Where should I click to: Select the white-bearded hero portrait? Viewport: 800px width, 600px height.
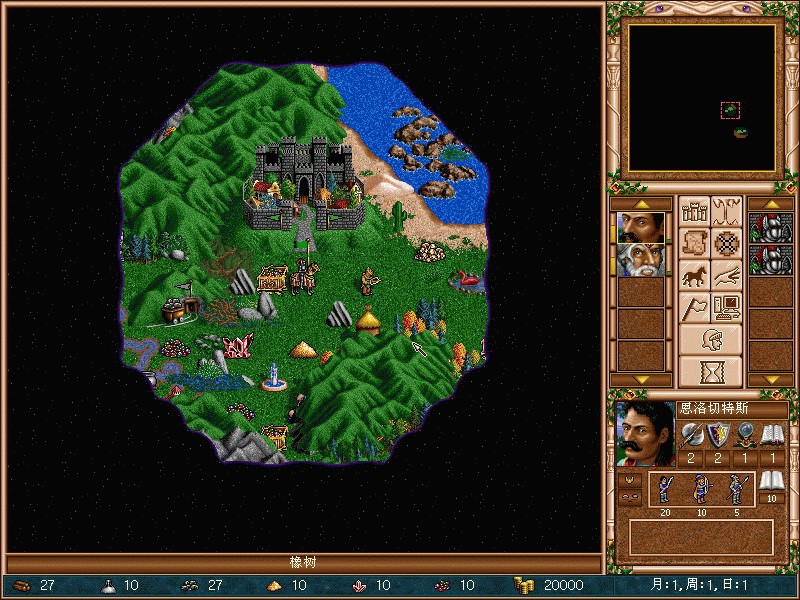click(641, 259)
